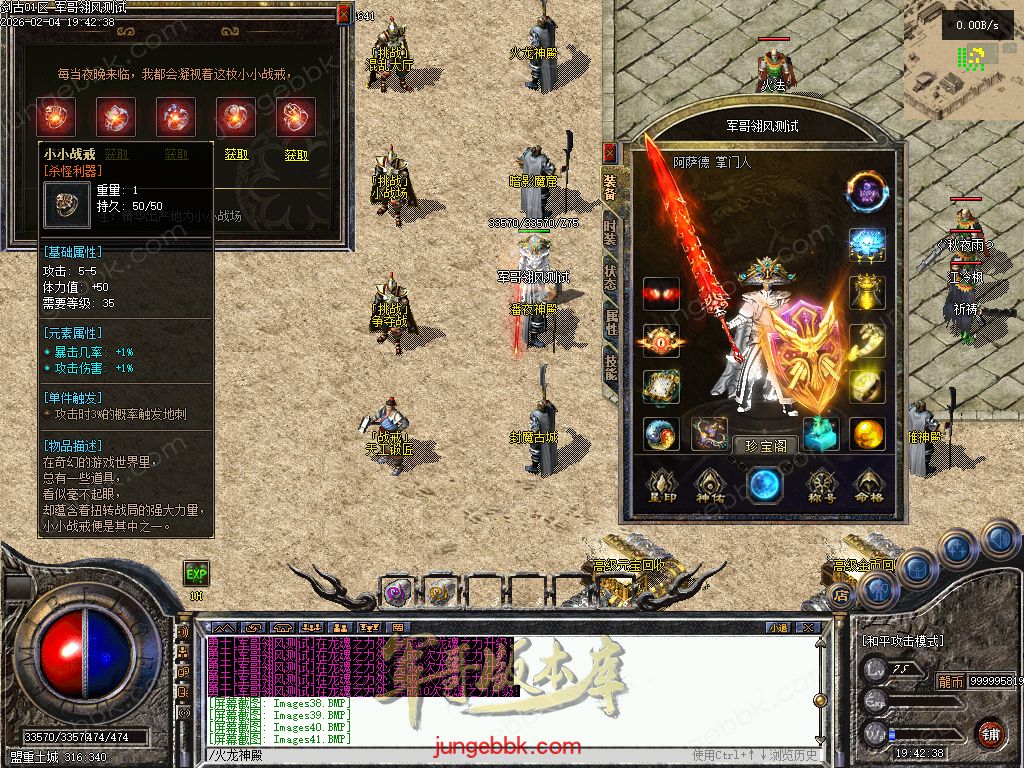Click the minimap in the corner
The height and width of the screenshot is (768, 1024).
click(962, 60)
